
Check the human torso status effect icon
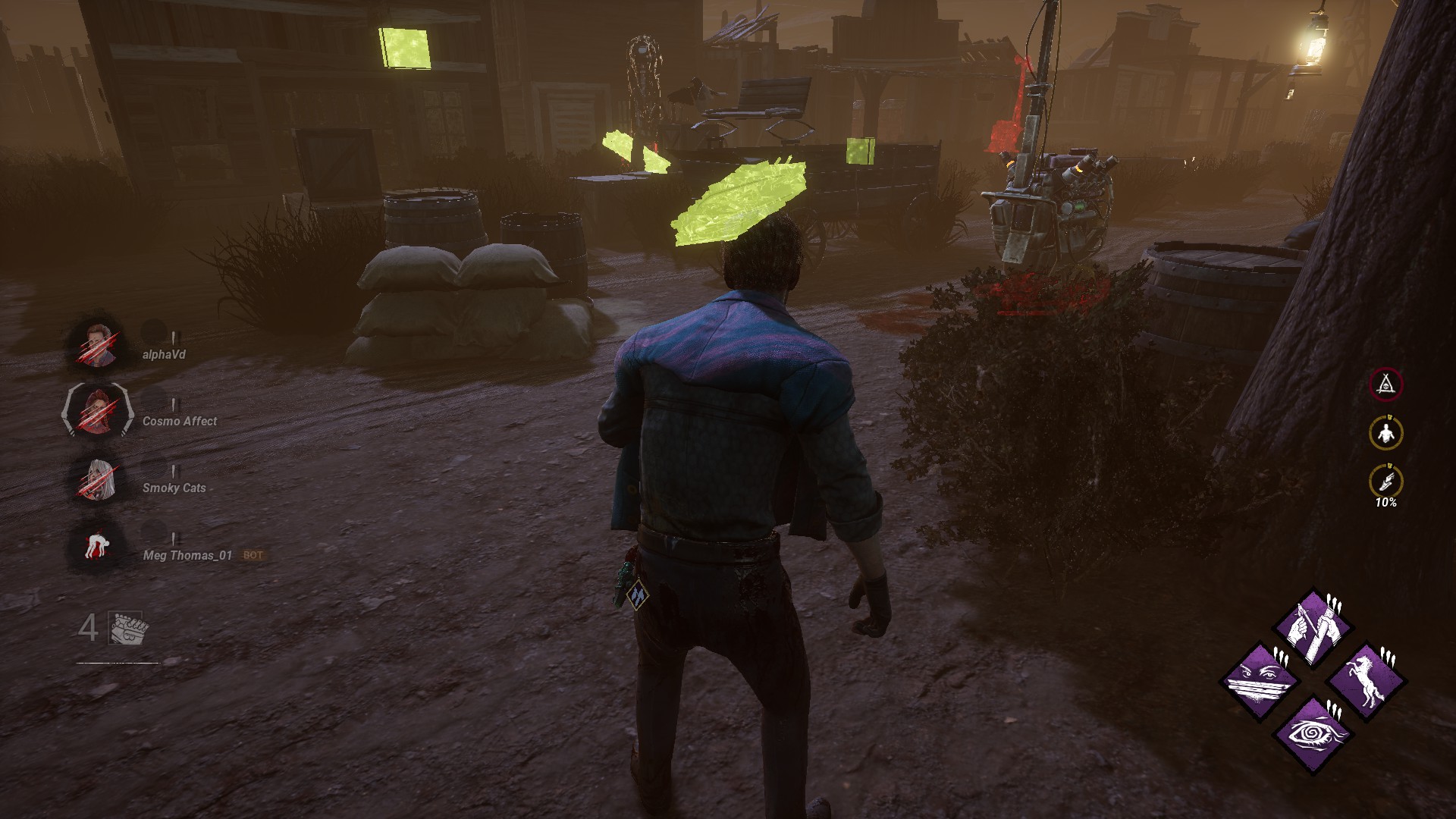[1385, 433]
